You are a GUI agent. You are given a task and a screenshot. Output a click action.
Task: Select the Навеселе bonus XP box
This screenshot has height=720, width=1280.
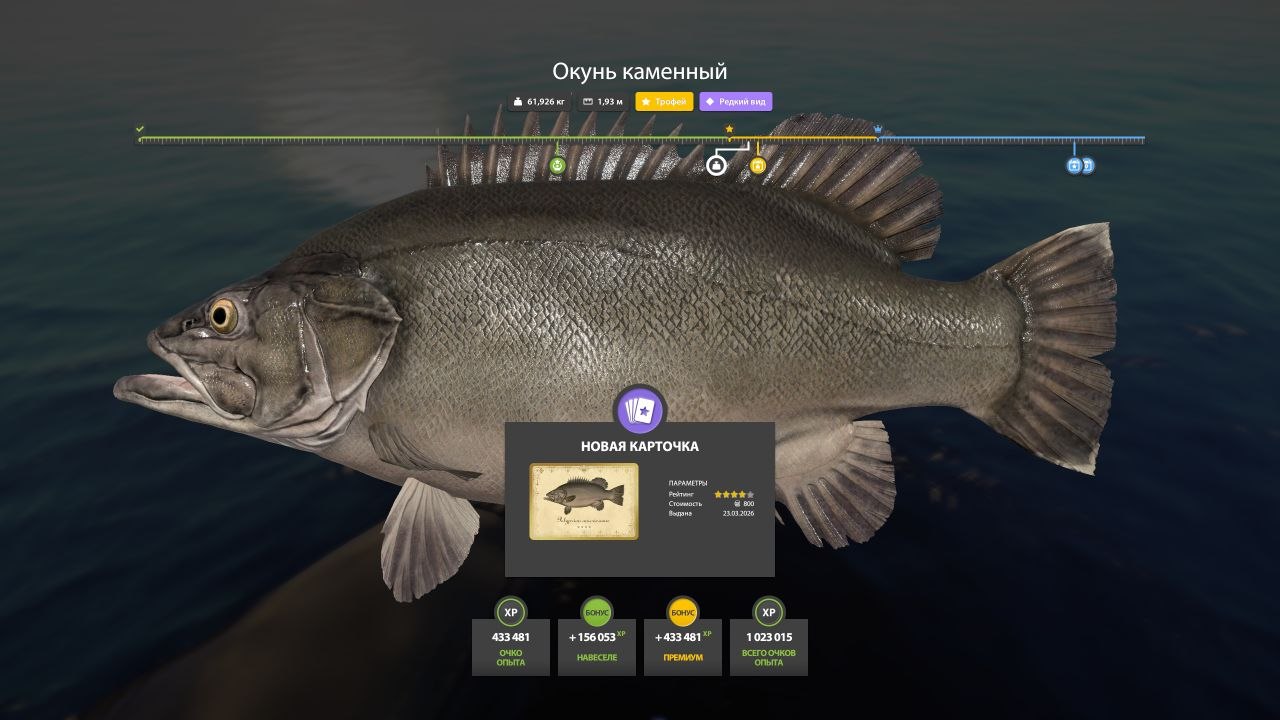[x=597, y=646]
